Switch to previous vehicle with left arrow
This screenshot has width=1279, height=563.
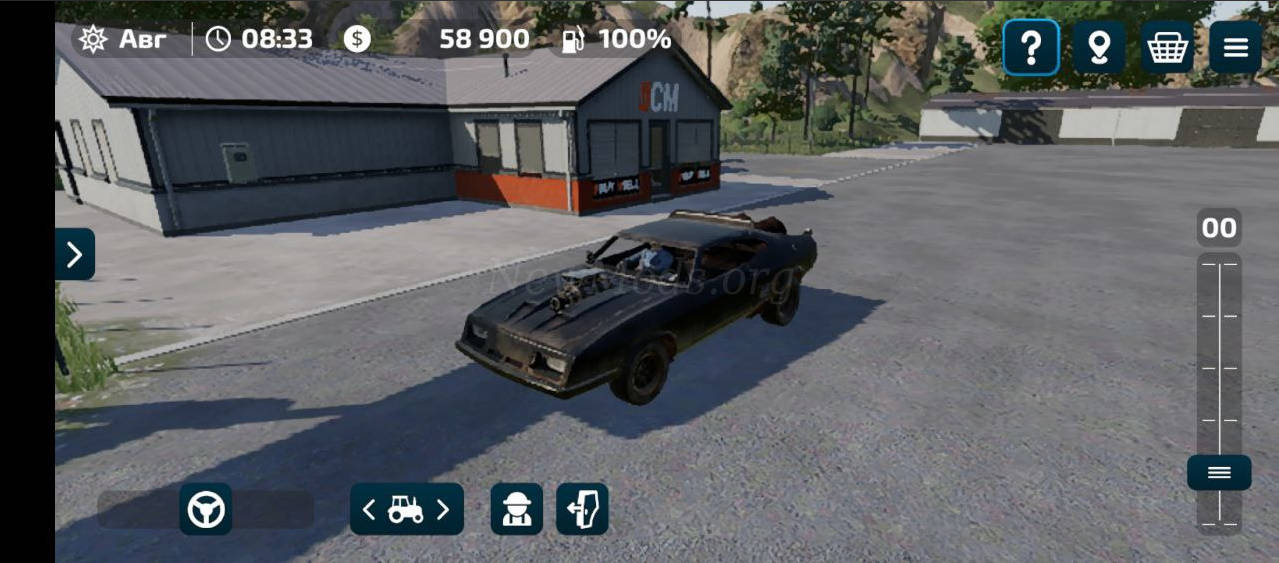pyautogui.click(x=369, y=510)
